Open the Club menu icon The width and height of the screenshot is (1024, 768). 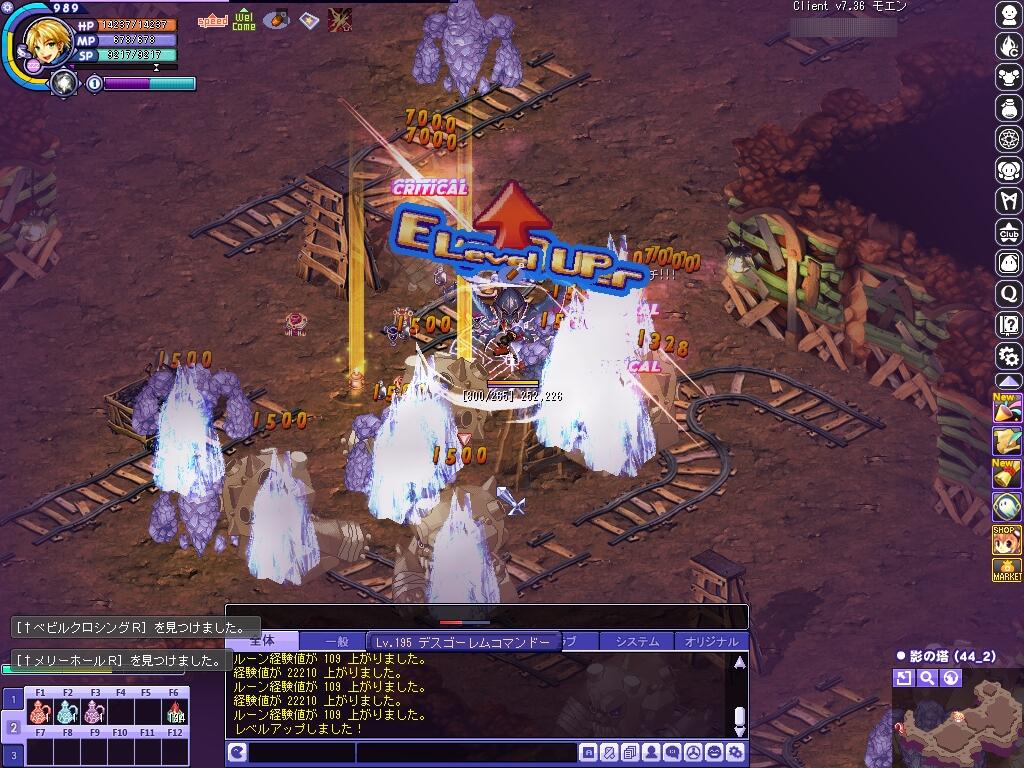[1008, 233]
